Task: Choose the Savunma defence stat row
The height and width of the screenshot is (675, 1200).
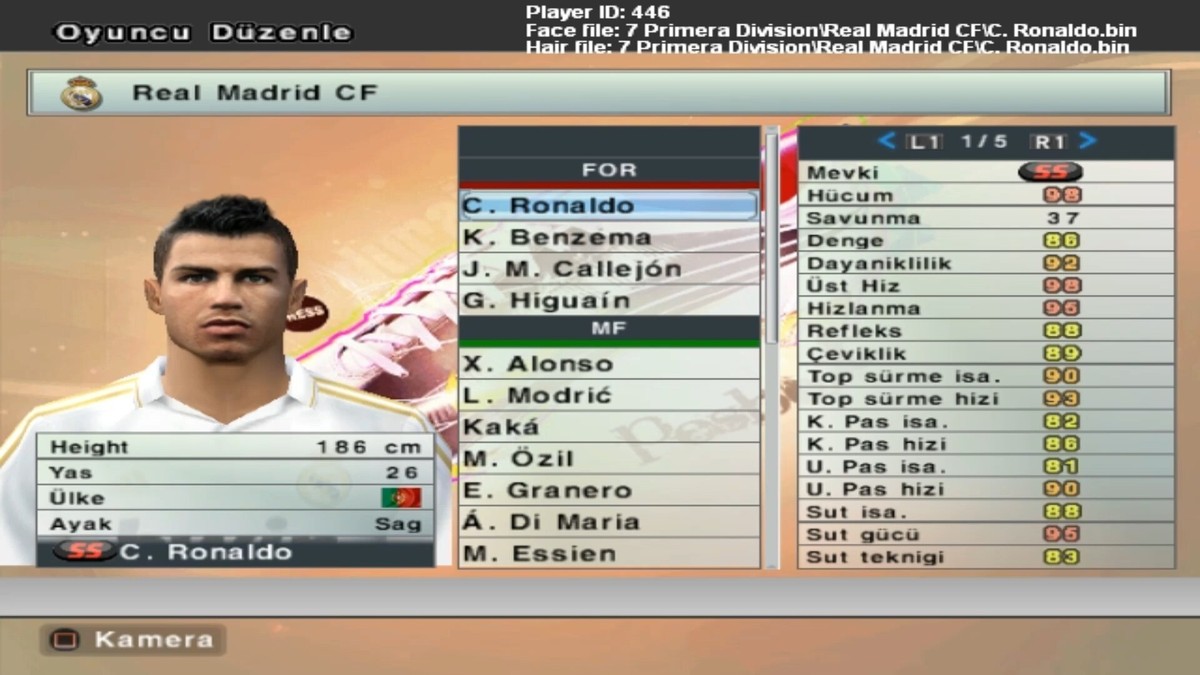Action: (985, 218)
